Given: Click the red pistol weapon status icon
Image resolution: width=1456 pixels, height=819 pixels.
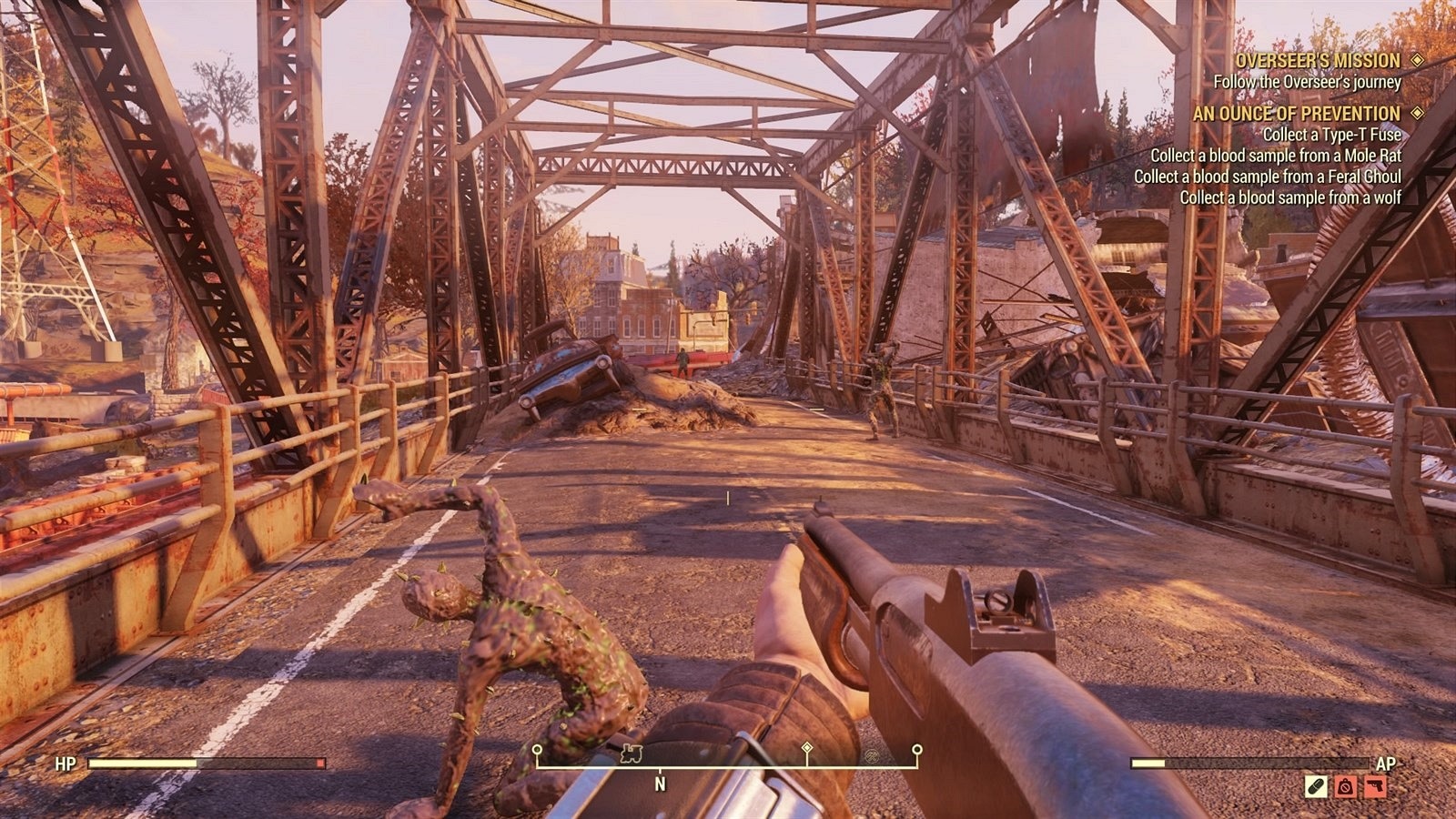Looking at the screenshot, I should click(x=1375, y=786).
